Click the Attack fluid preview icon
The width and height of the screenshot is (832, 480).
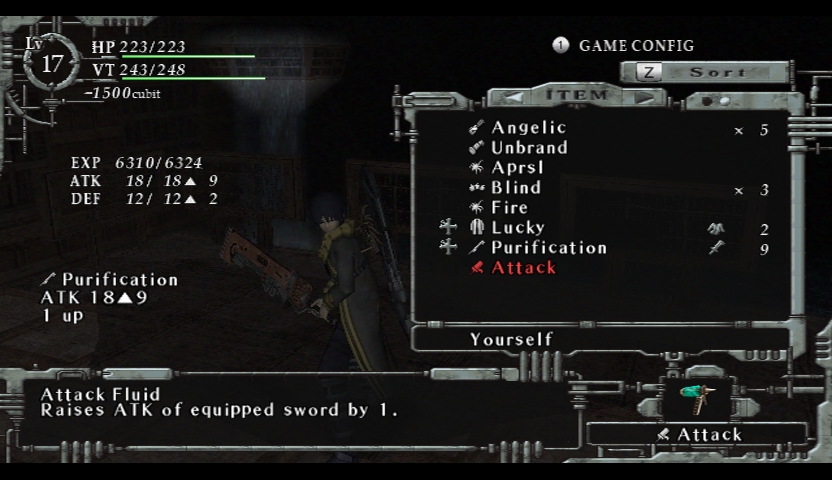tap(696, 395)
